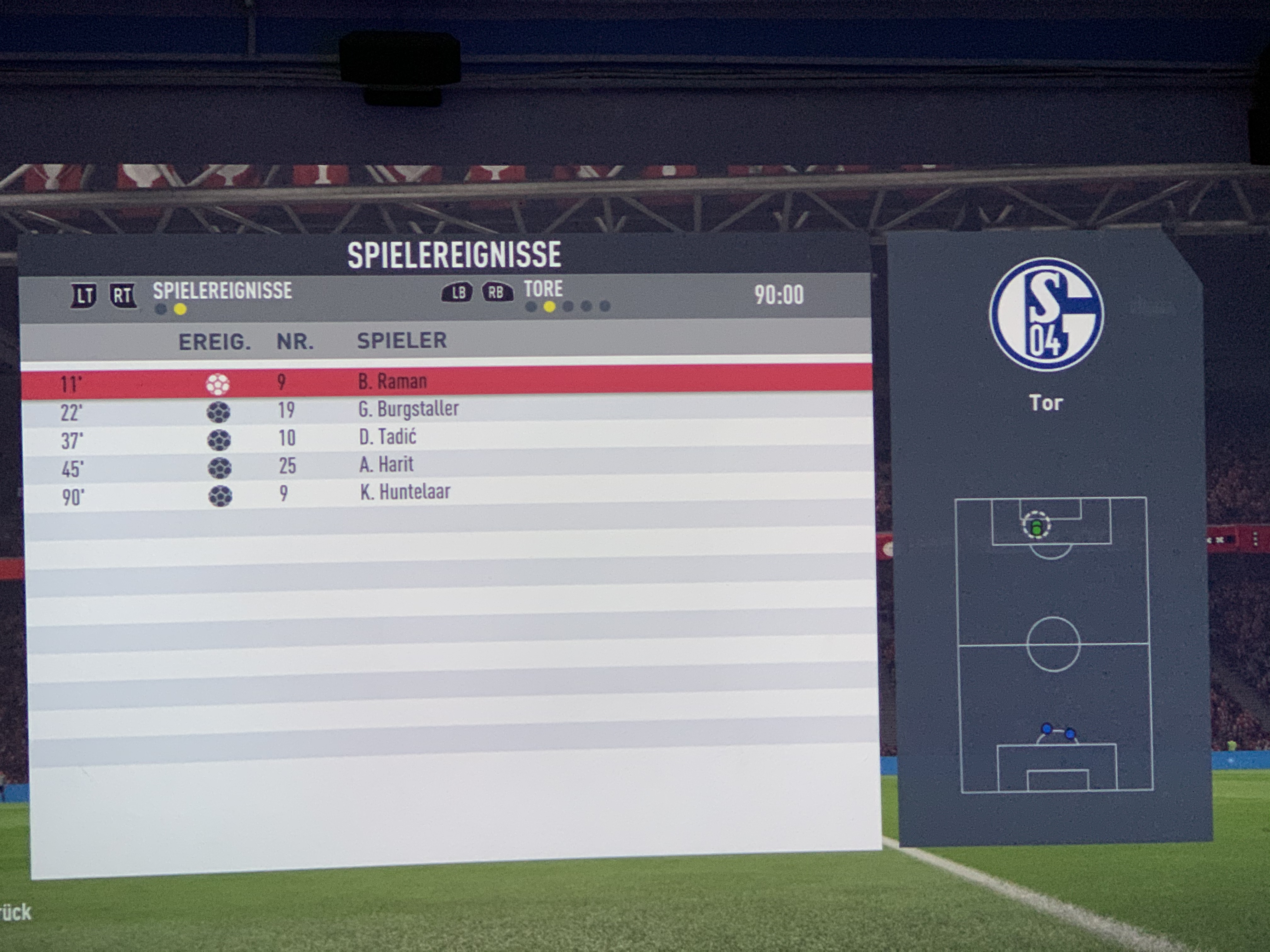Switch to the Spielereignisse tab

click(x=222, y=292)
